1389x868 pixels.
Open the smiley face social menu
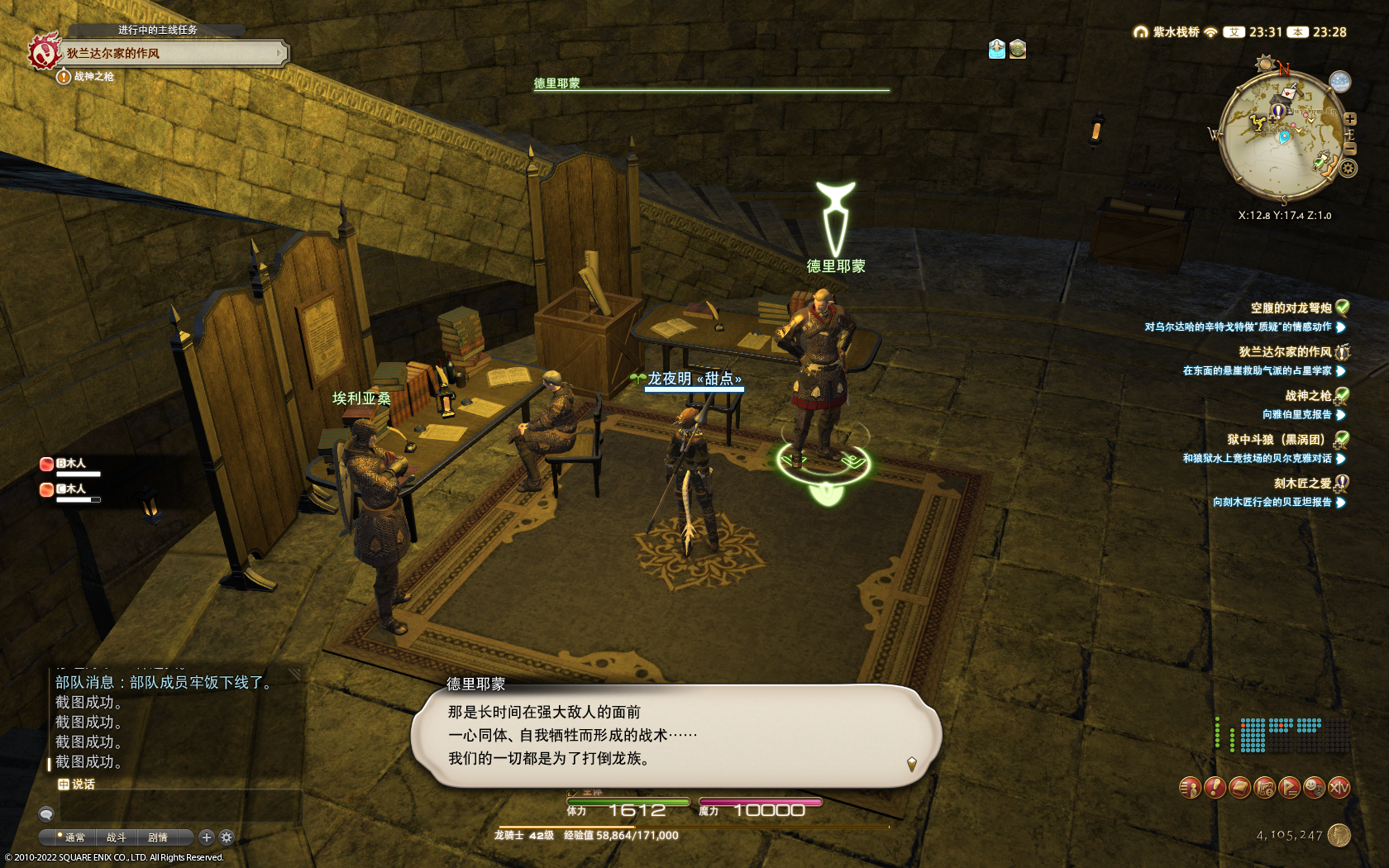[1314, 788]
